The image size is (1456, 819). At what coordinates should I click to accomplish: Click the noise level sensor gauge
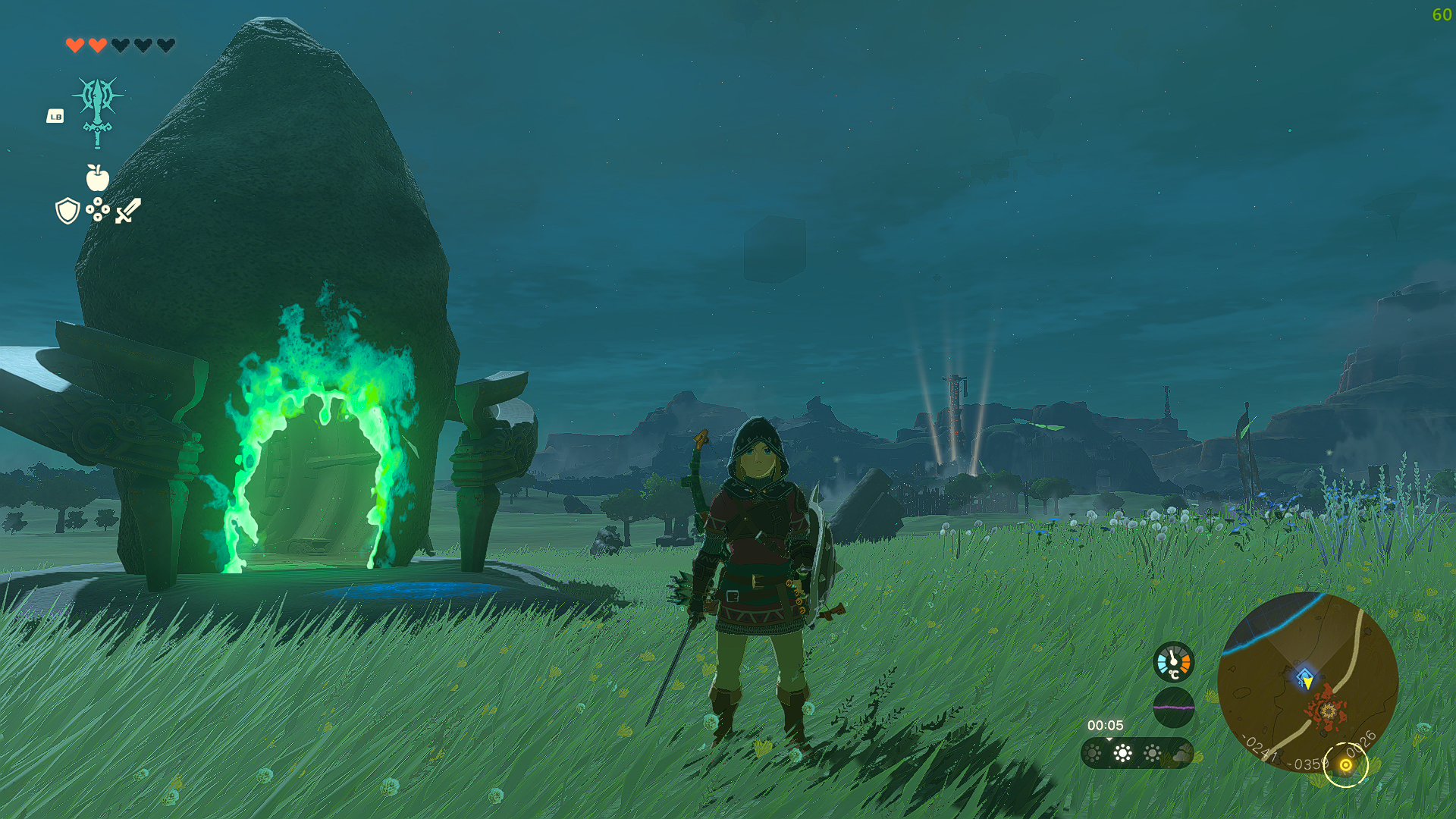1173,707
